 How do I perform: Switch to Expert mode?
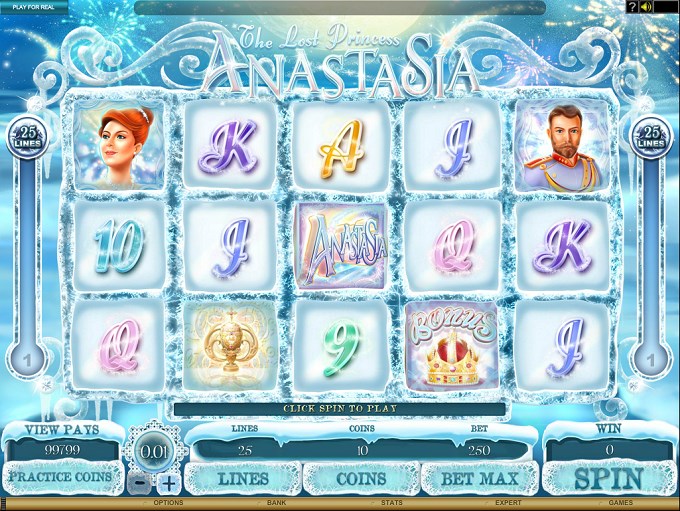pyautogui.click(x=506, y=503)
